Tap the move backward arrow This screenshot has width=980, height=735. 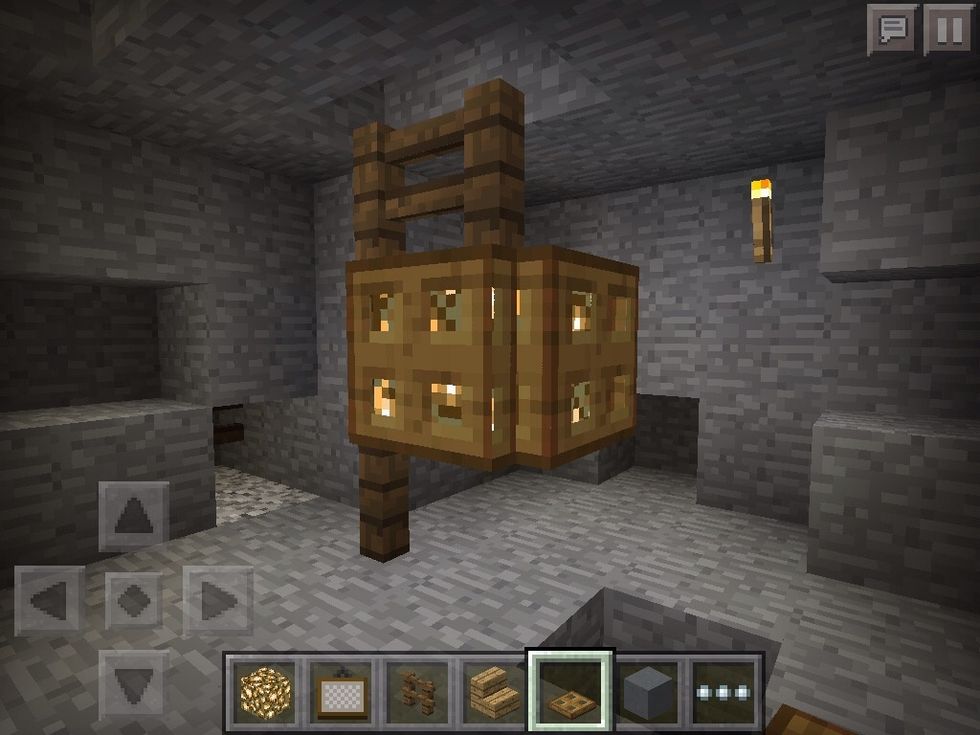coord(134,684)
